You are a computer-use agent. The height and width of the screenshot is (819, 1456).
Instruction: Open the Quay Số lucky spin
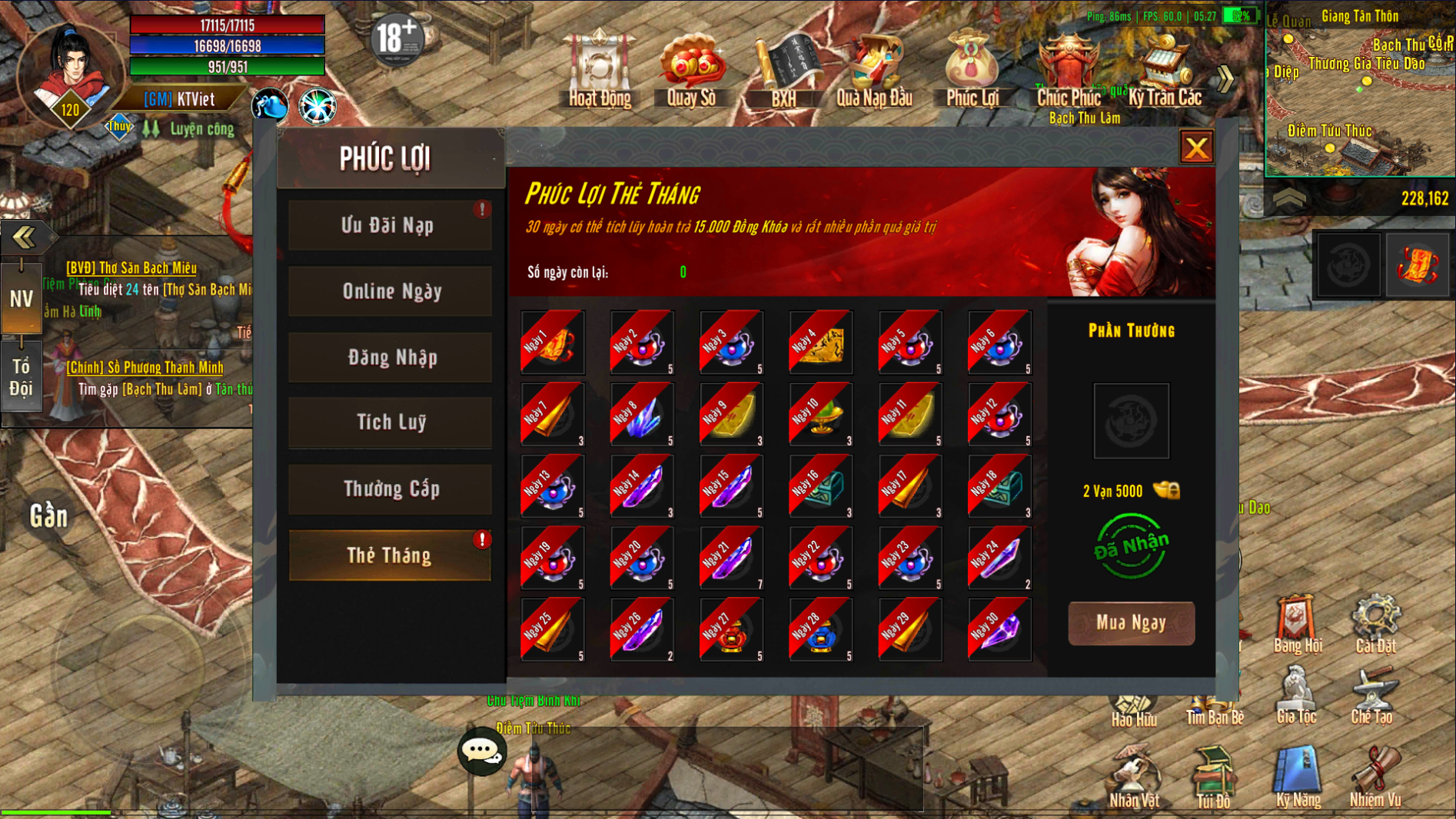(691, 69)
